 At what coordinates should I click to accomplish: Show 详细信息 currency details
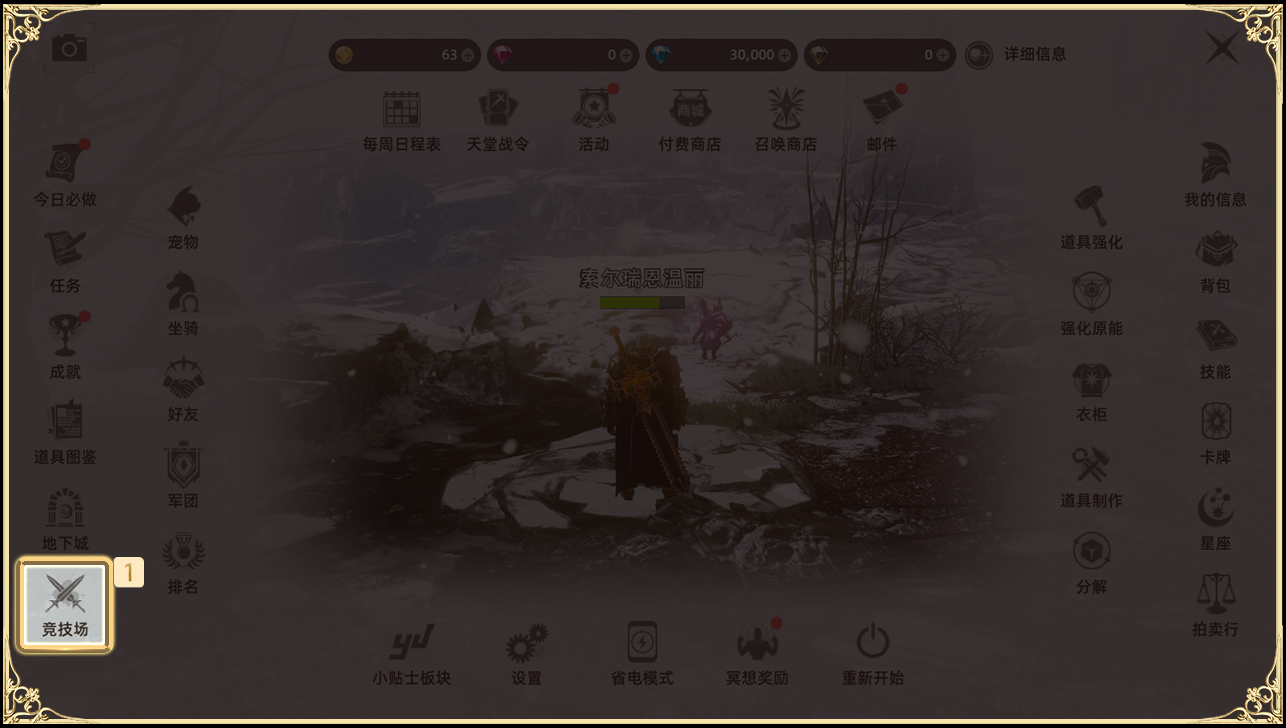(x=1016, y=55)
